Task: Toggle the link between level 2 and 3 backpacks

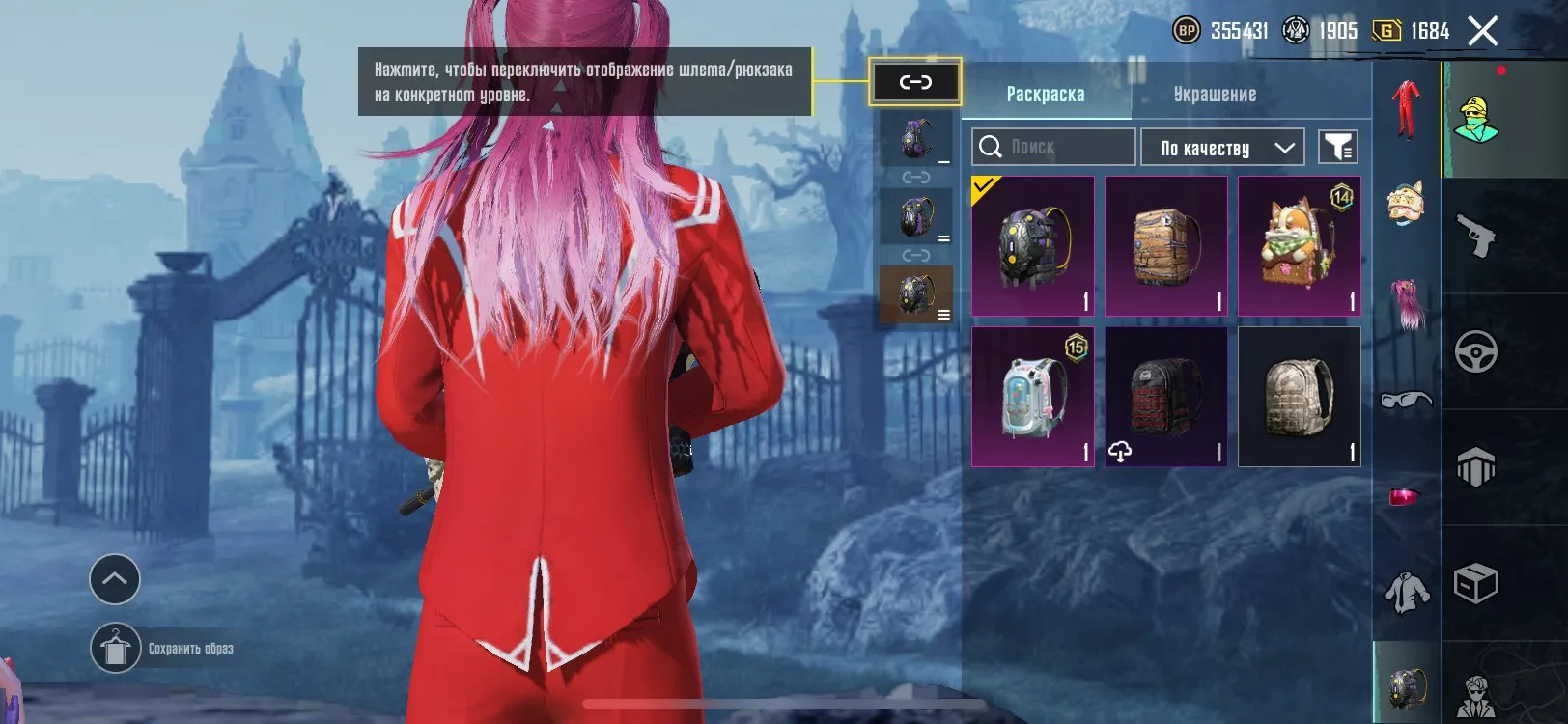Action: coord(914,254)
